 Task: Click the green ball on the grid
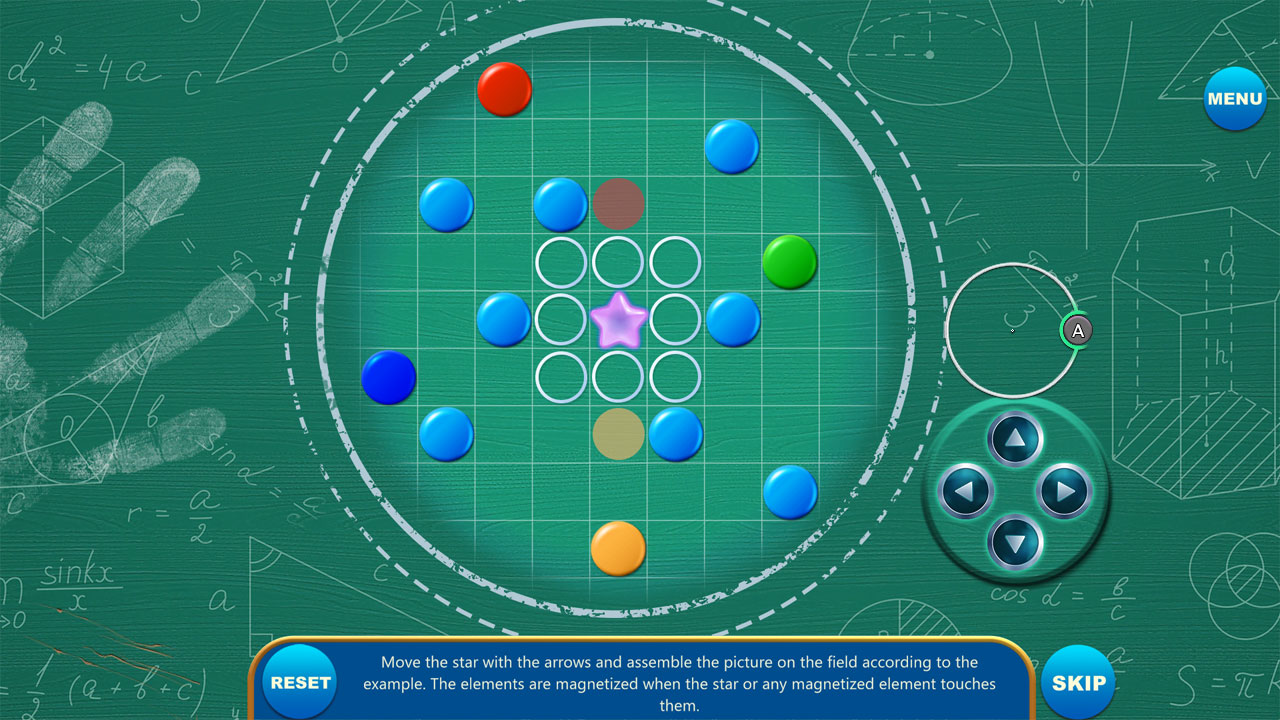click(x=790, y=263)
